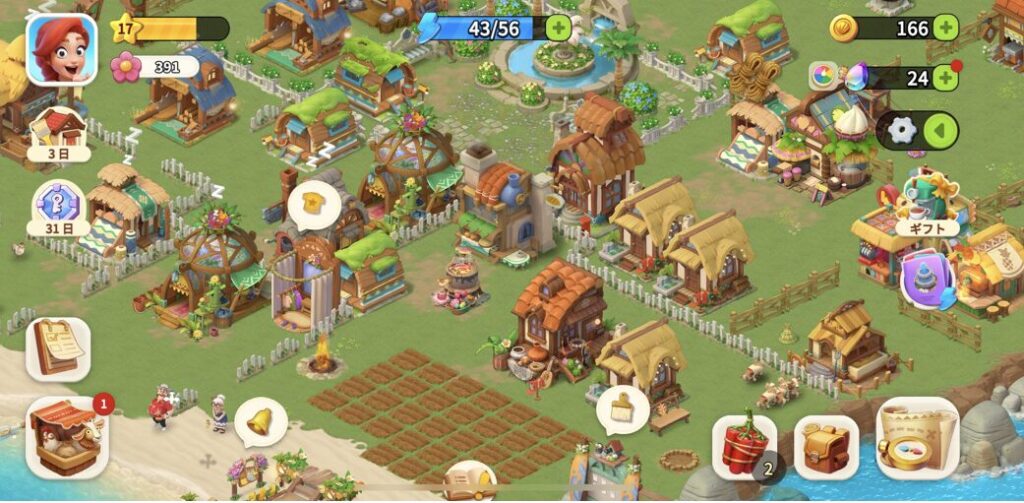Tap the yellow shirt bubble above building
The width and height of the screenshot is (1024, 503).
[x=313, y=204]
